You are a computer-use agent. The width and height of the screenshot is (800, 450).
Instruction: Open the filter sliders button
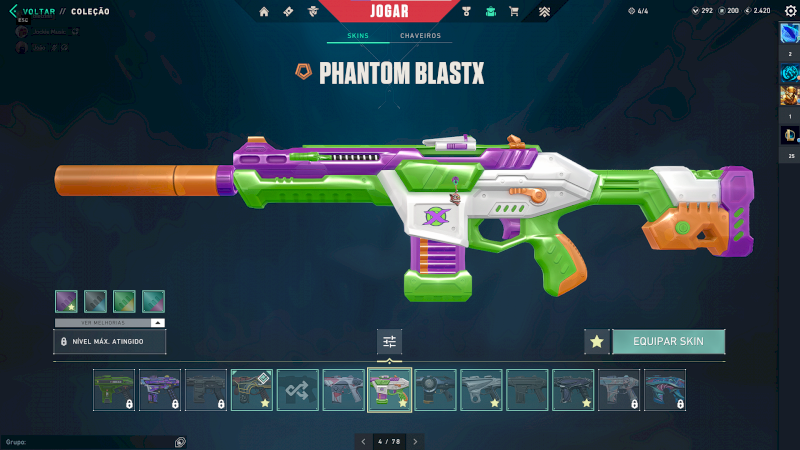coord(389,341)
